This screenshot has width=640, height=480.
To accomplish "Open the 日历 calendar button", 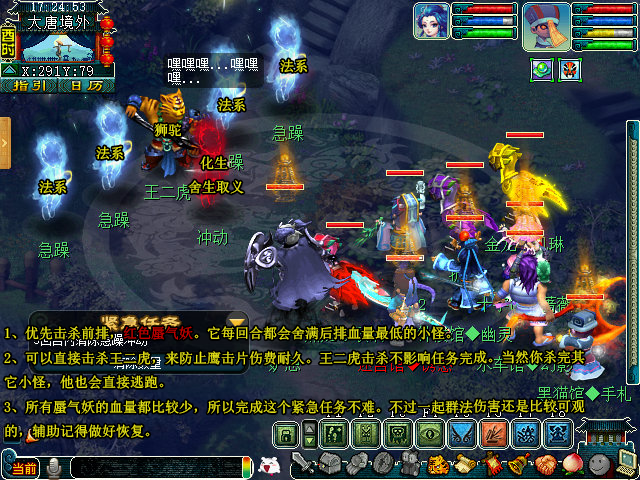I will tap(85, 86).
